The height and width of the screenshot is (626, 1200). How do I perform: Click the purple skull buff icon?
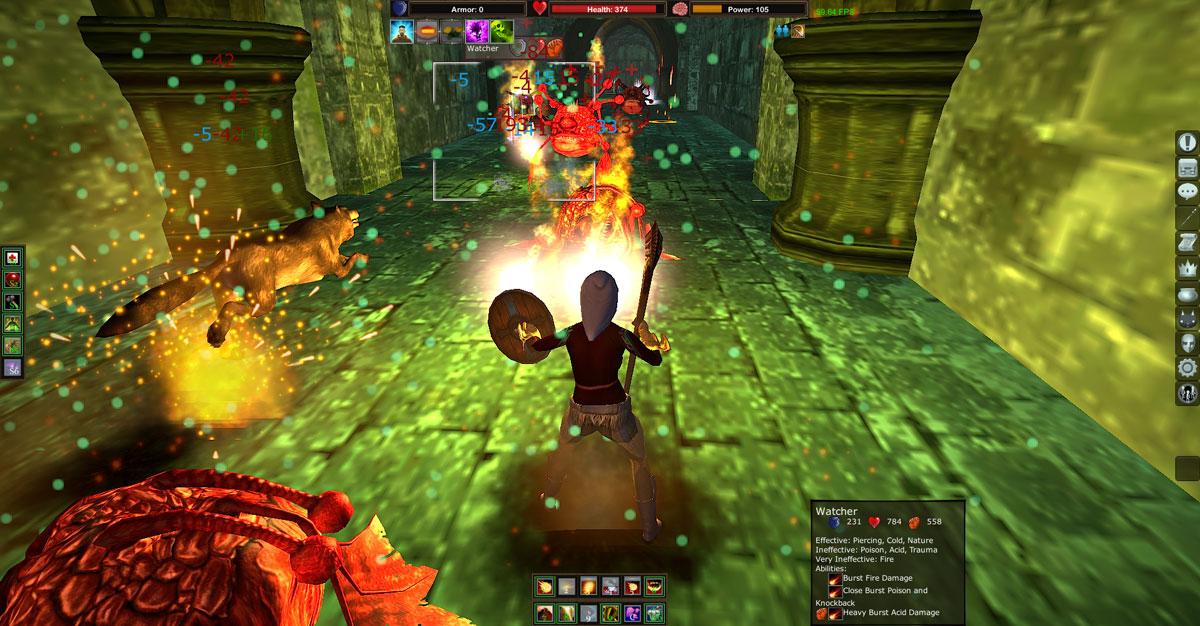pyautogui.click(x=477, y=30)
